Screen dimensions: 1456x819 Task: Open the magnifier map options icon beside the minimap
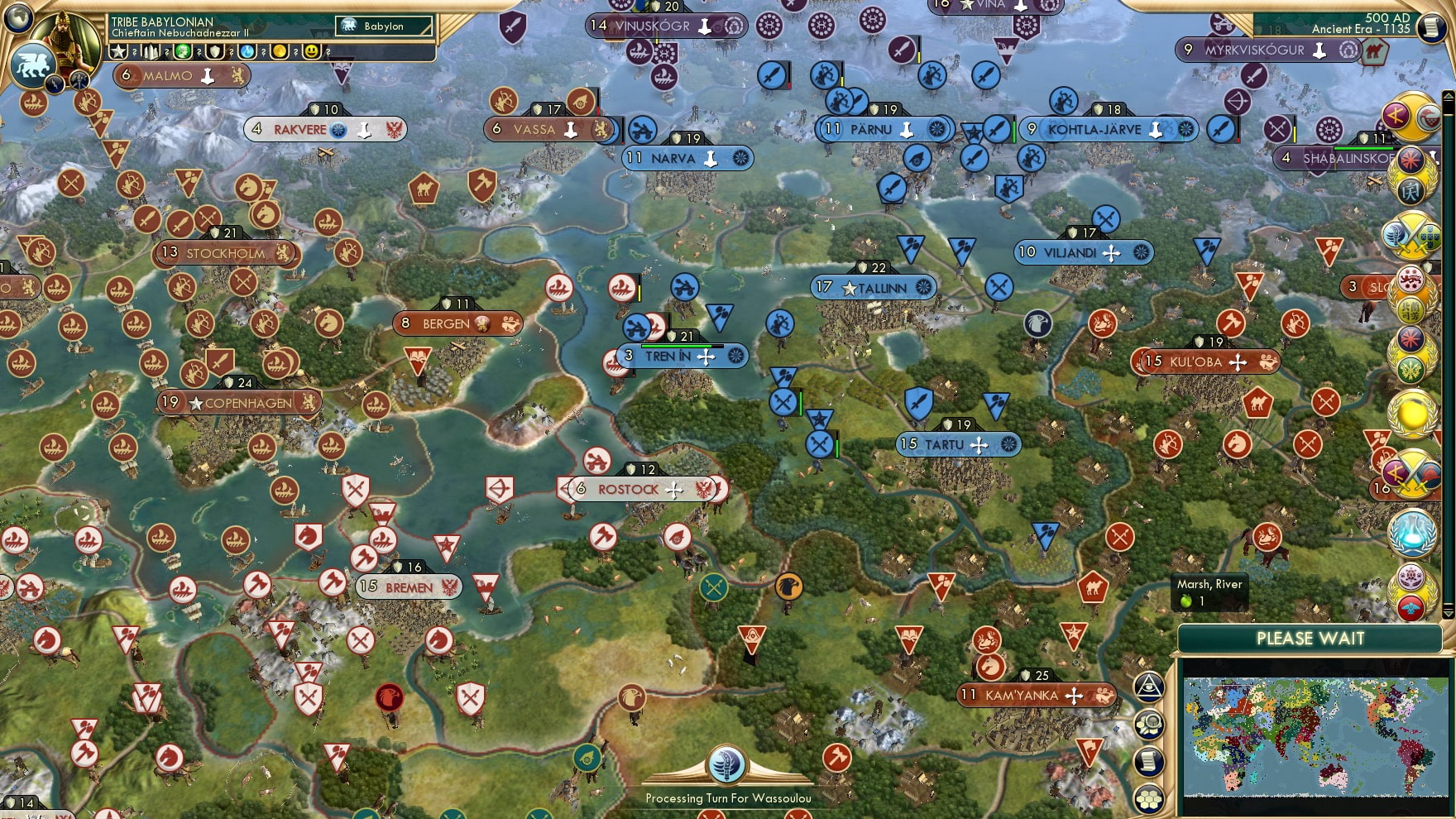[x=1150, y=725]
